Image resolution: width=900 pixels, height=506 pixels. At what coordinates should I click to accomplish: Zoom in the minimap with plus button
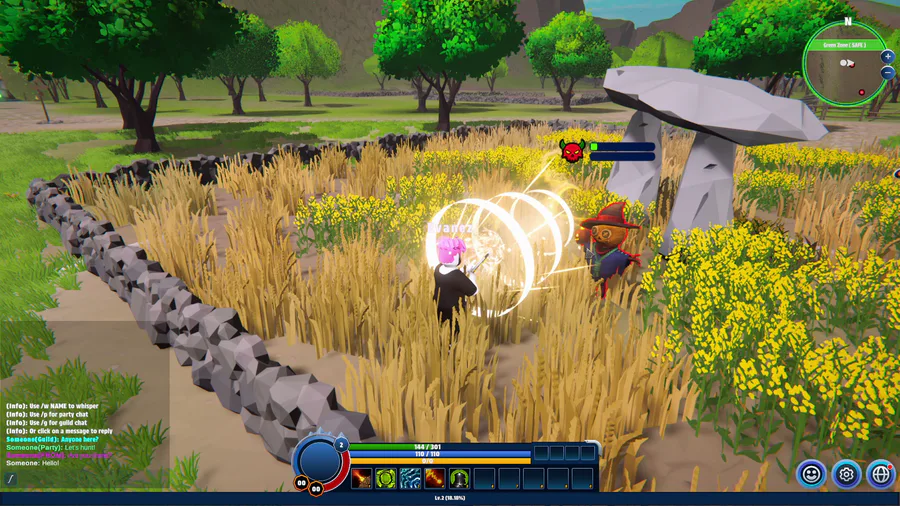coord(887,57)
